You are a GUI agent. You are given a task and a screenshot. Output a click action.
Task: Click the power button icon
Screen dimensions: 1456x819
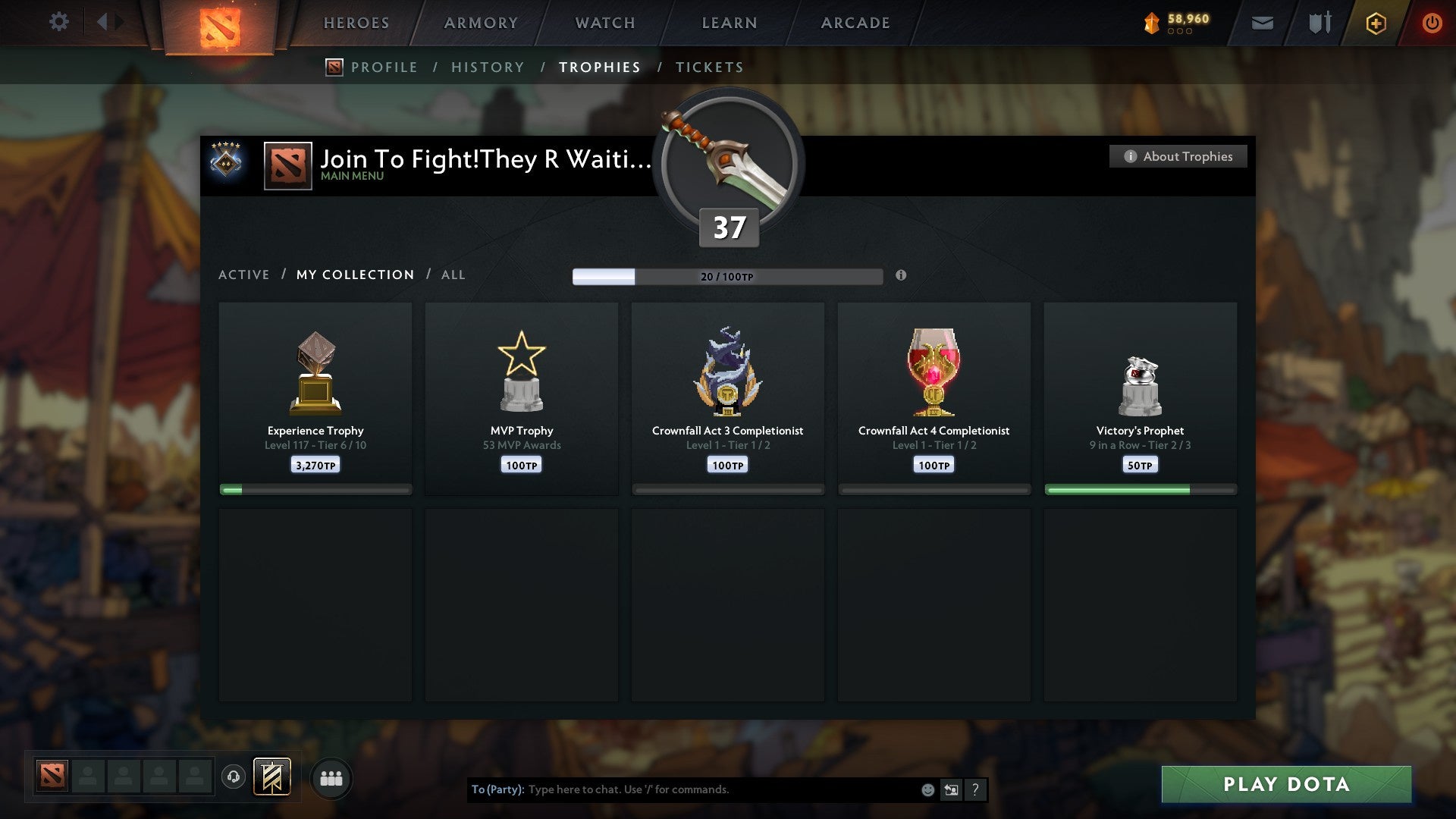click(1432, 23)
